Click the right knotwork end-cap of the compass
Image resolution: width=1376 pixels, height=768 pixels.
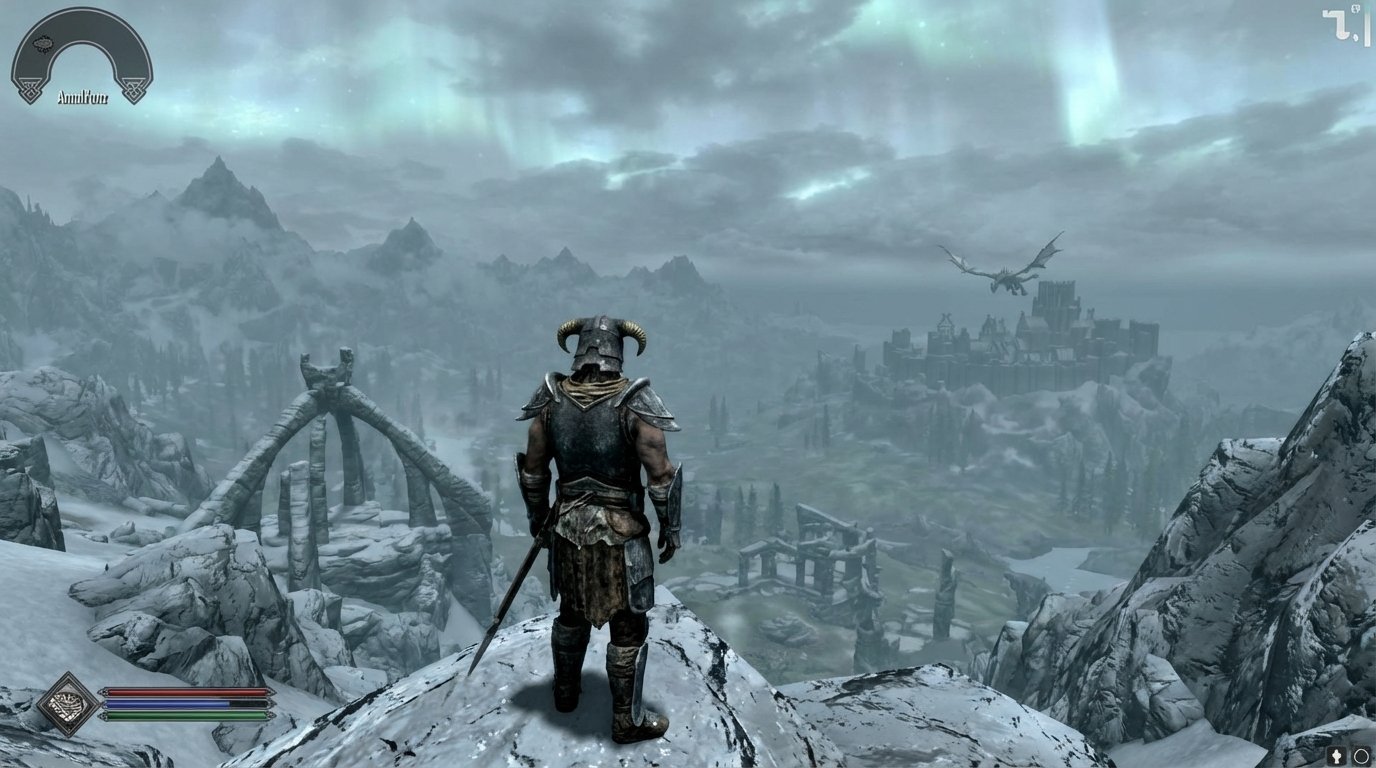pos(134,89)
